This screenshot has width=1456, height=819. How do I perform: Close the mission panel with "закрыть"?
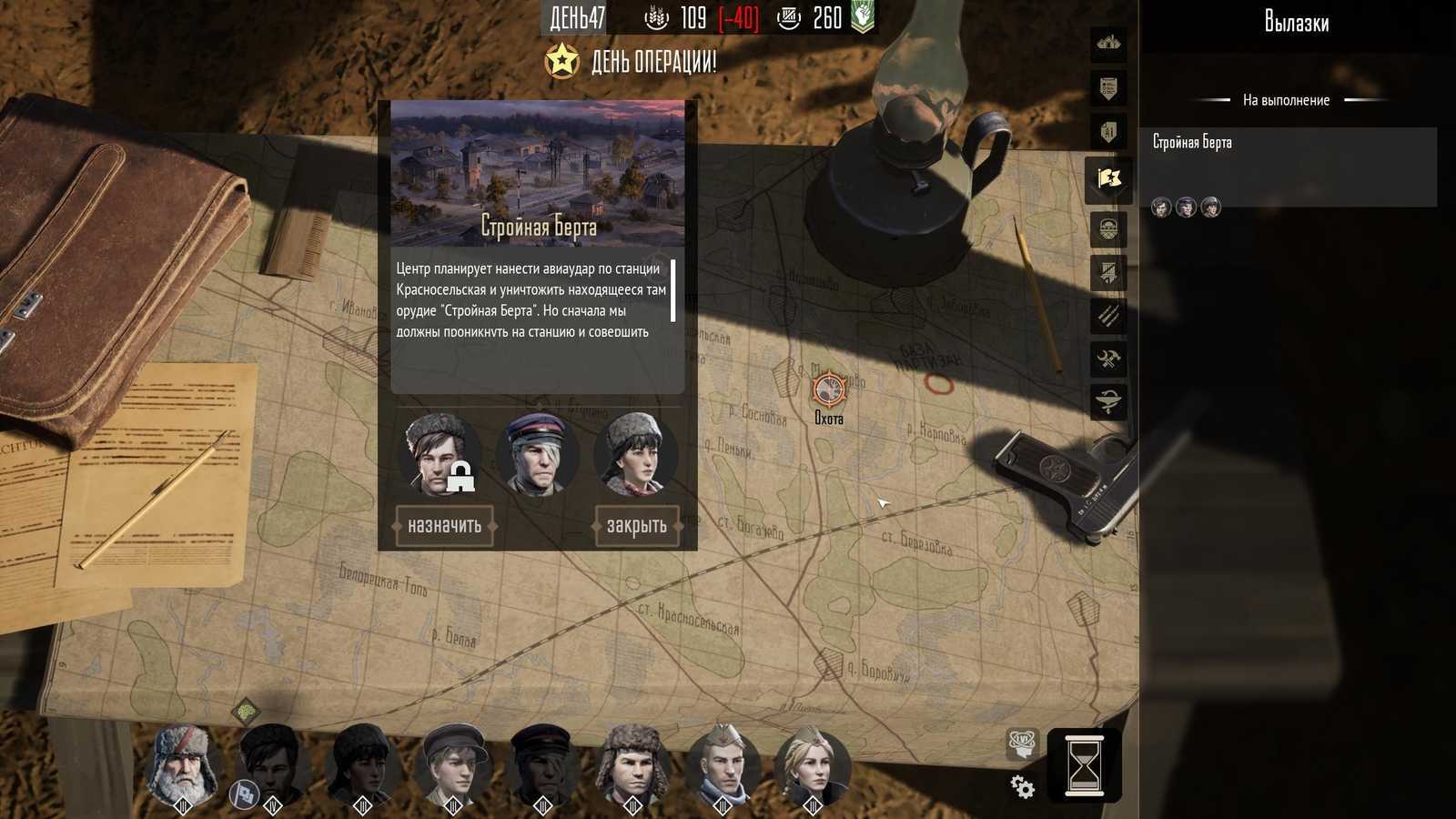tap(636, 526)
